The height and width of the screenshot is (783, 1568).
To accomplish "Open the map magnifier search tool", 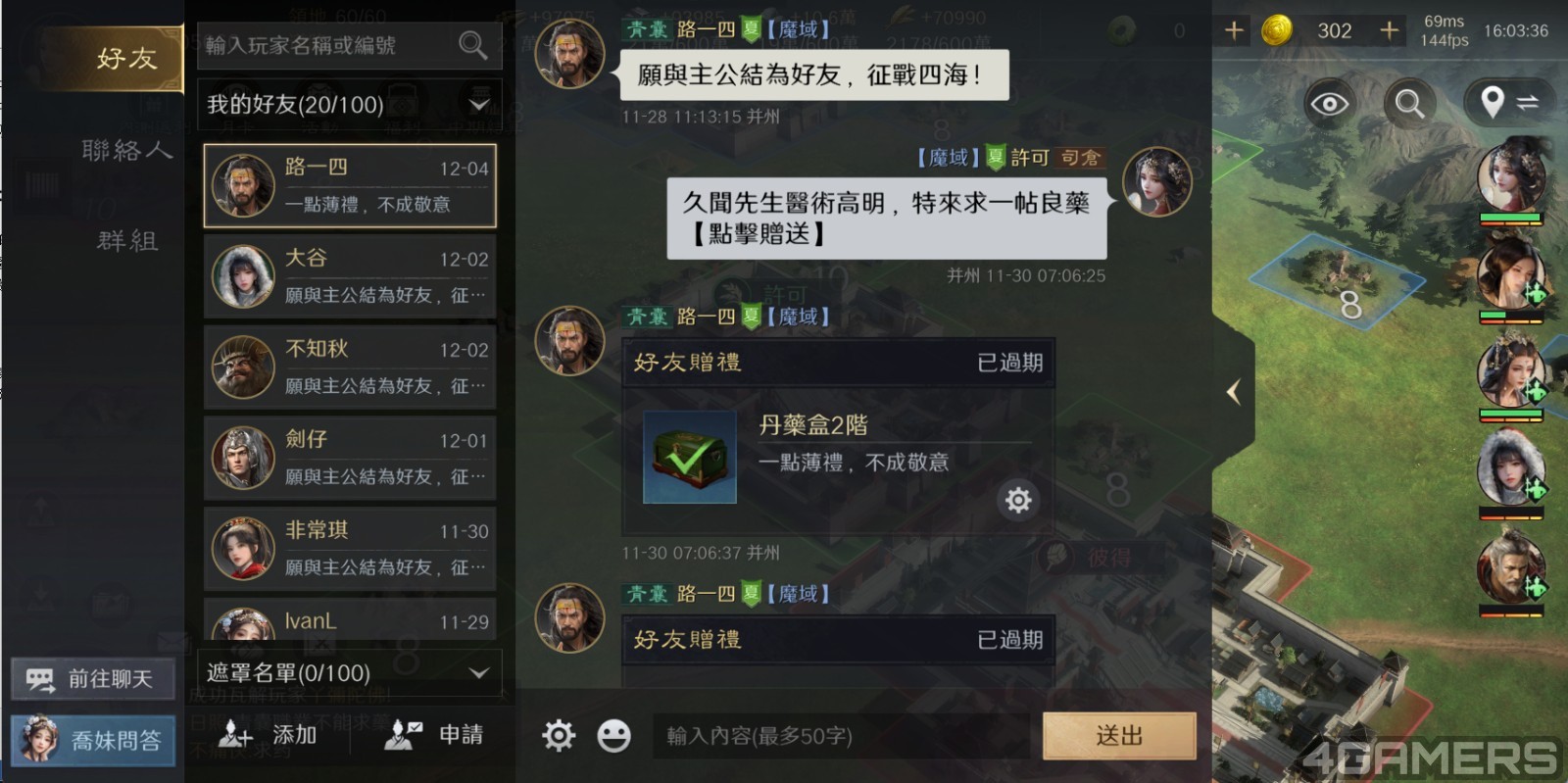I will [1409, 103].
